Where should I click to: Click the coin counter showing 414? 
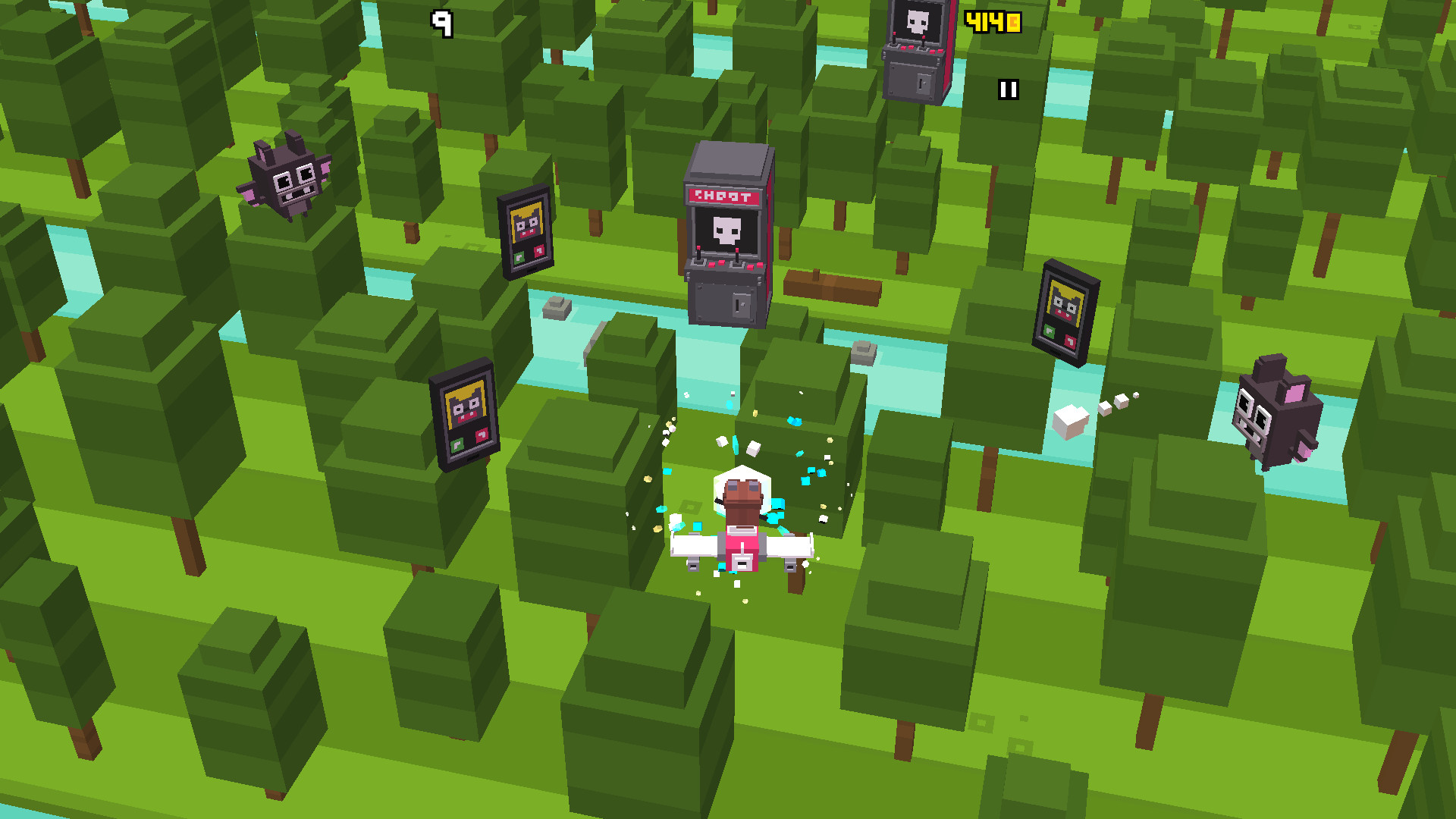(x=985, y=21)
